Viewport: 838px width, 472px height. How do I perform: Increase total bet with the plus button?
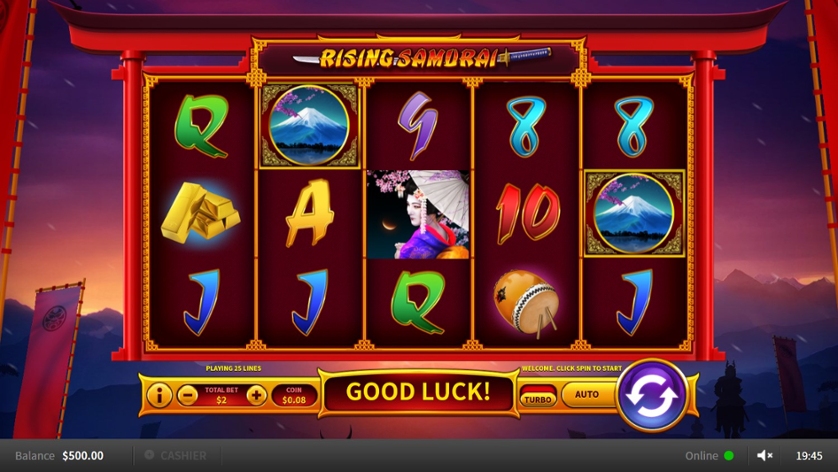pos(257,394)
